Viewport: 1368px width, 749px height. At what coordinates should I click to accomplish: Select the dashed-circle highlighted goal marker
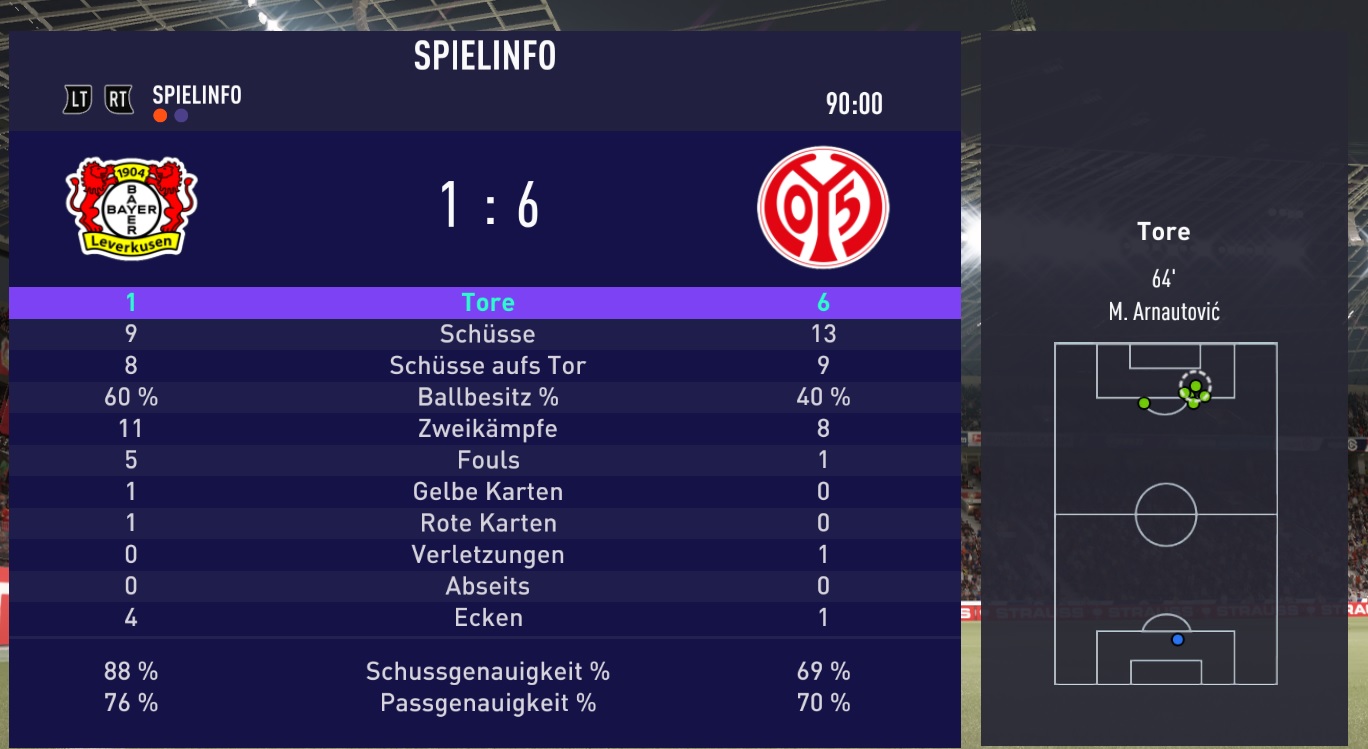1195,385
